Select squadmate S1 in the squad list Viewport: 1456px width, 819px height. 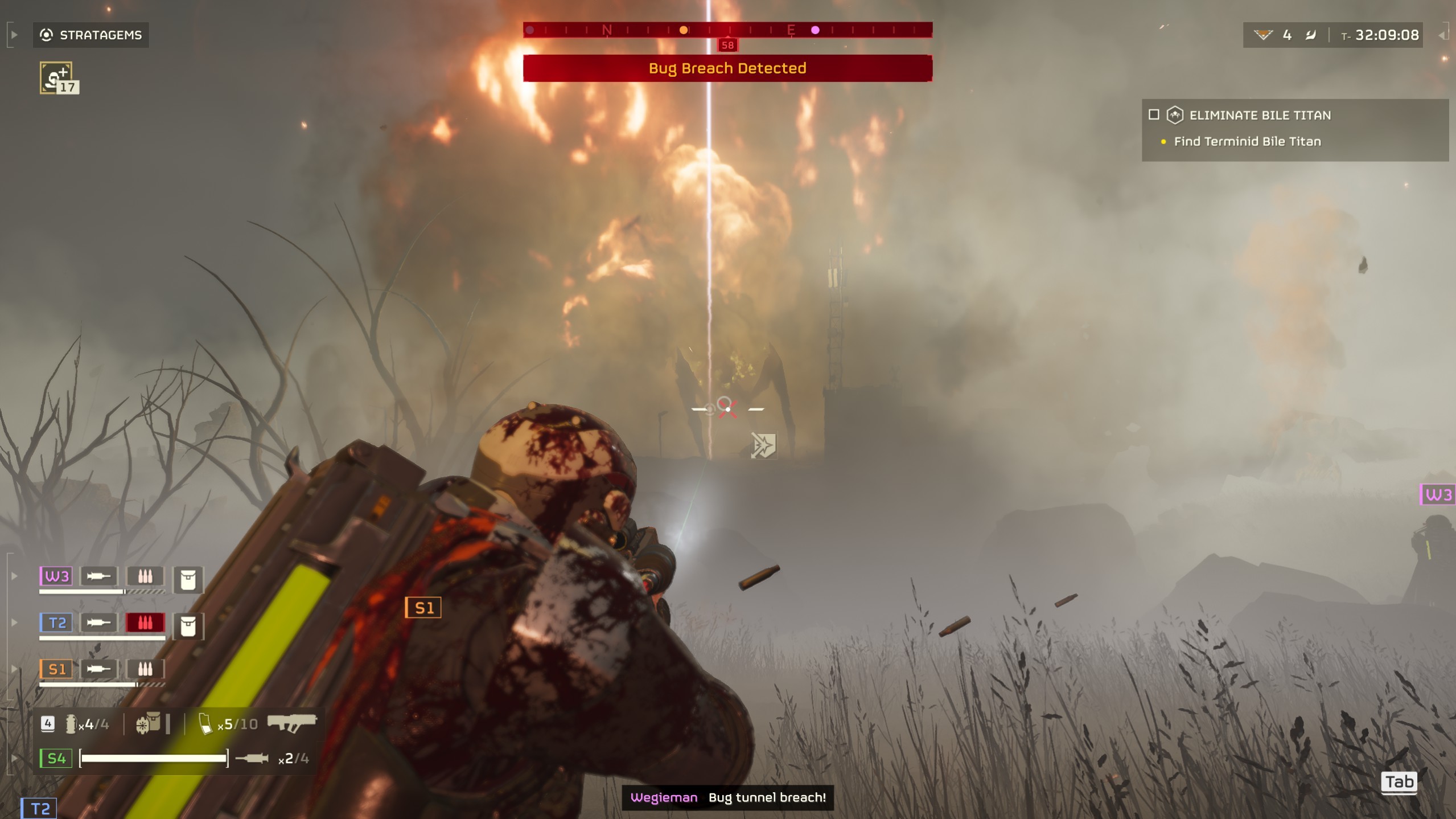pos(56,669)
